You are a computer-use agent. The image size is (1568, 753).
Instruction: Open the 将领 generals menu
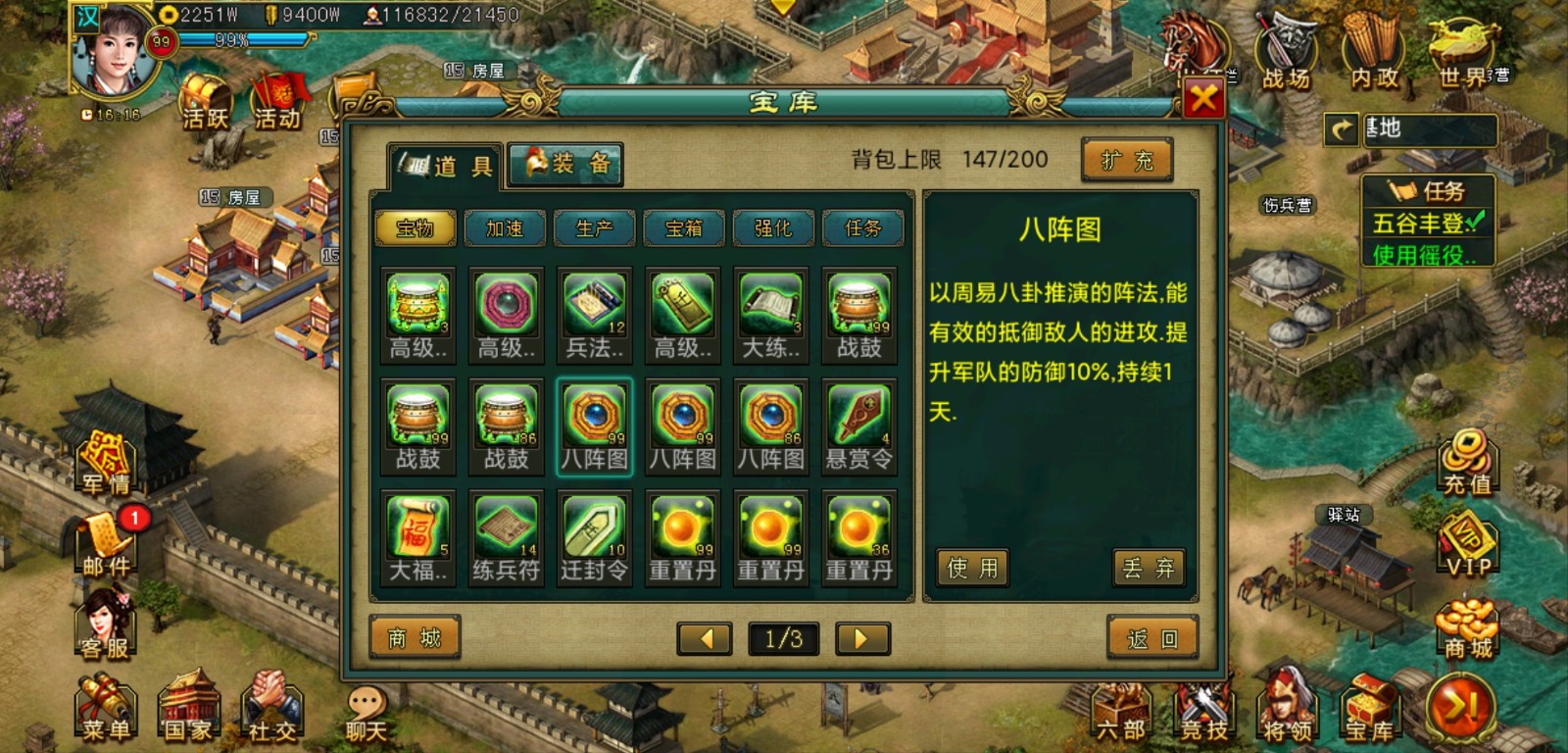coord(1287,708)
